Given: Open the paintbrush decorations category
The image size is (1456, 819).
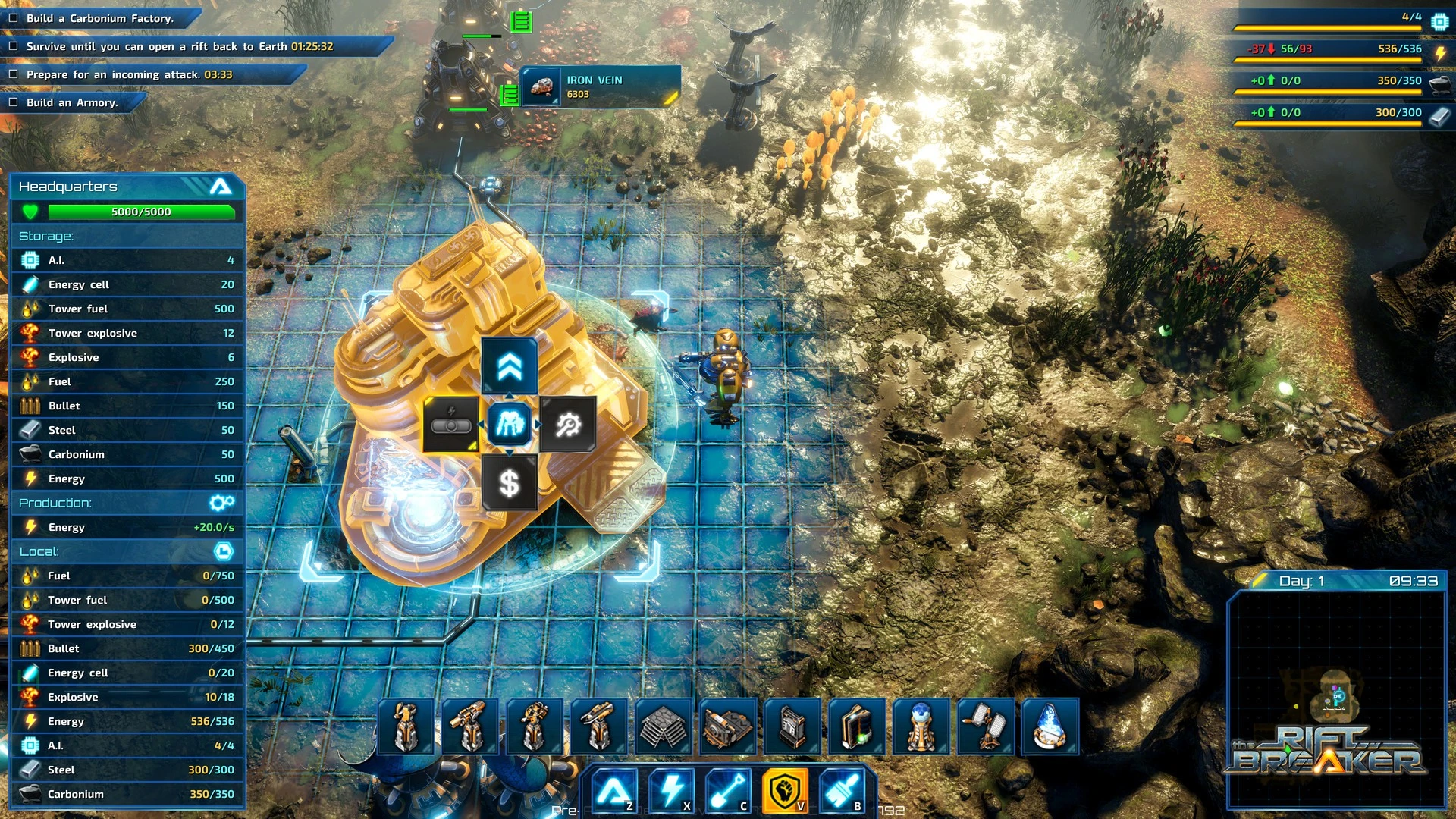Looking at the screenshot, I should (x=842, y=791).
